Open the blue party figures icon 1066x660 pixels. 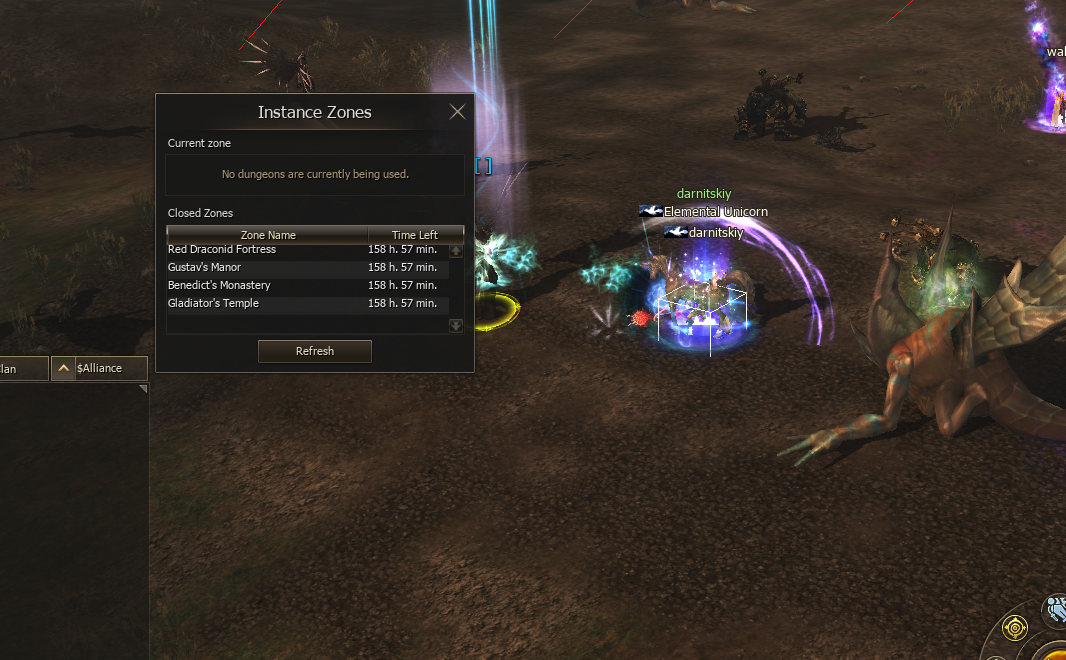[1056, 610]
